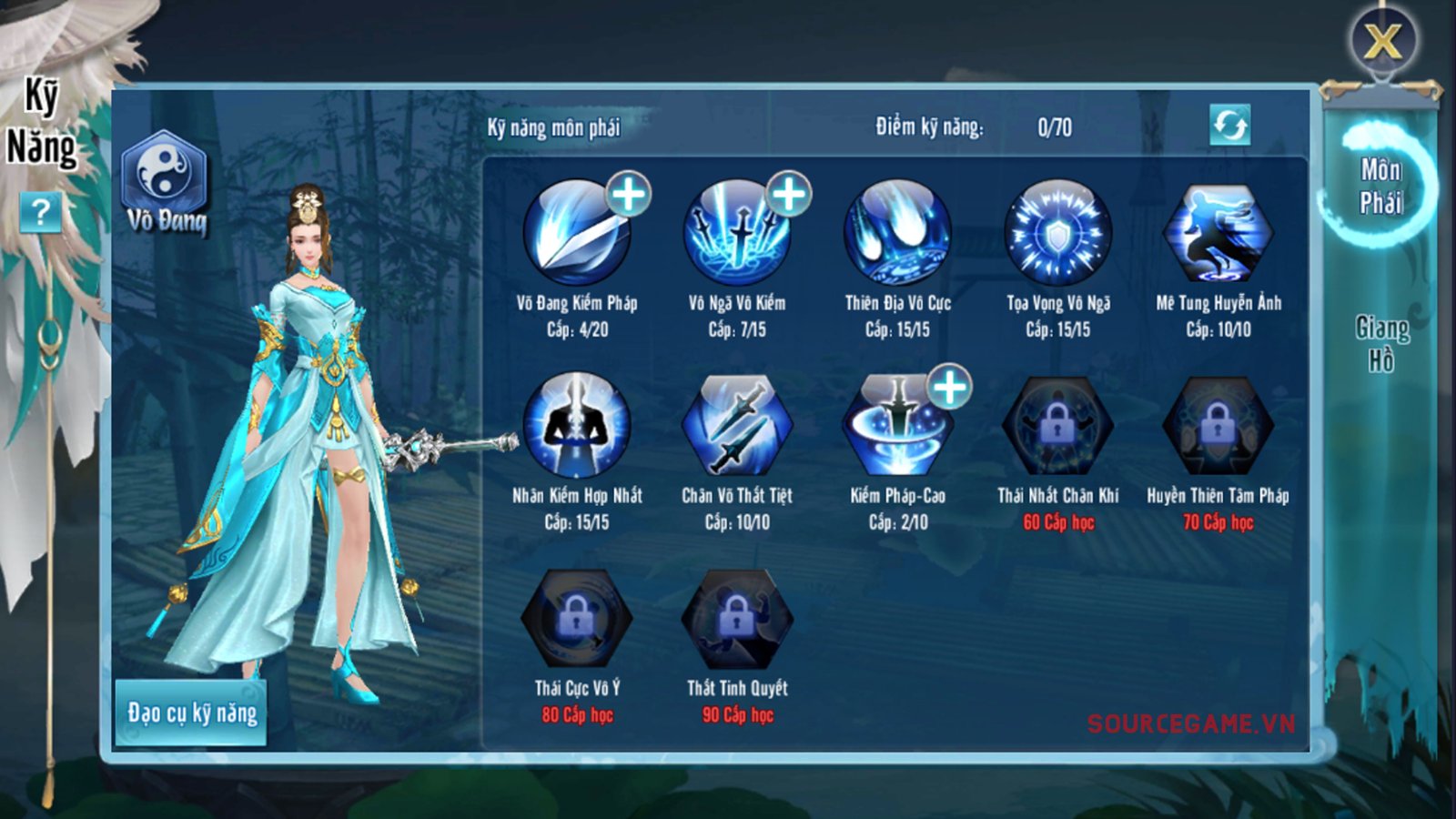Switch to the Môn Phái tab
Image resolution: width=1456 pixels, height=819 pixels.
point(1380,187)
